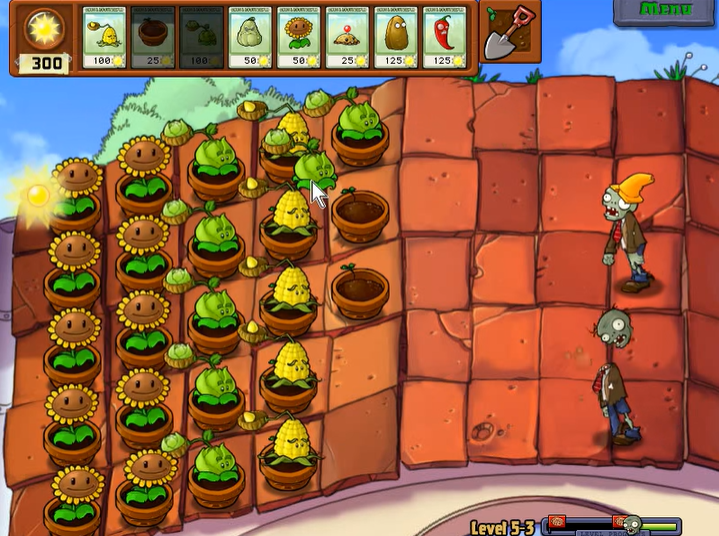Screen dimensions: 719x536
Task: Choose the Sunflower seed packet
Action: tap(299, 40)
